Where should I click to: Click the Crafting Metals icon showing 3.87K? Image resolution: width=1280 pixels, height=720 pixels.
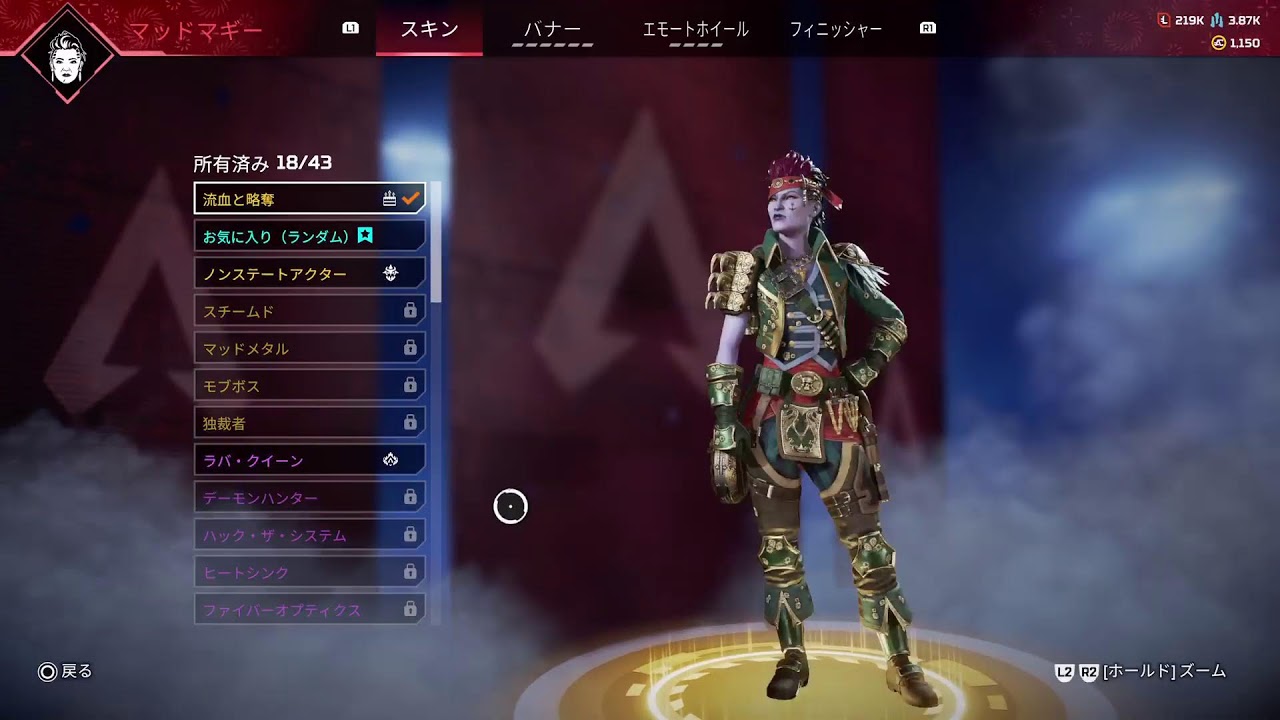1217,19
